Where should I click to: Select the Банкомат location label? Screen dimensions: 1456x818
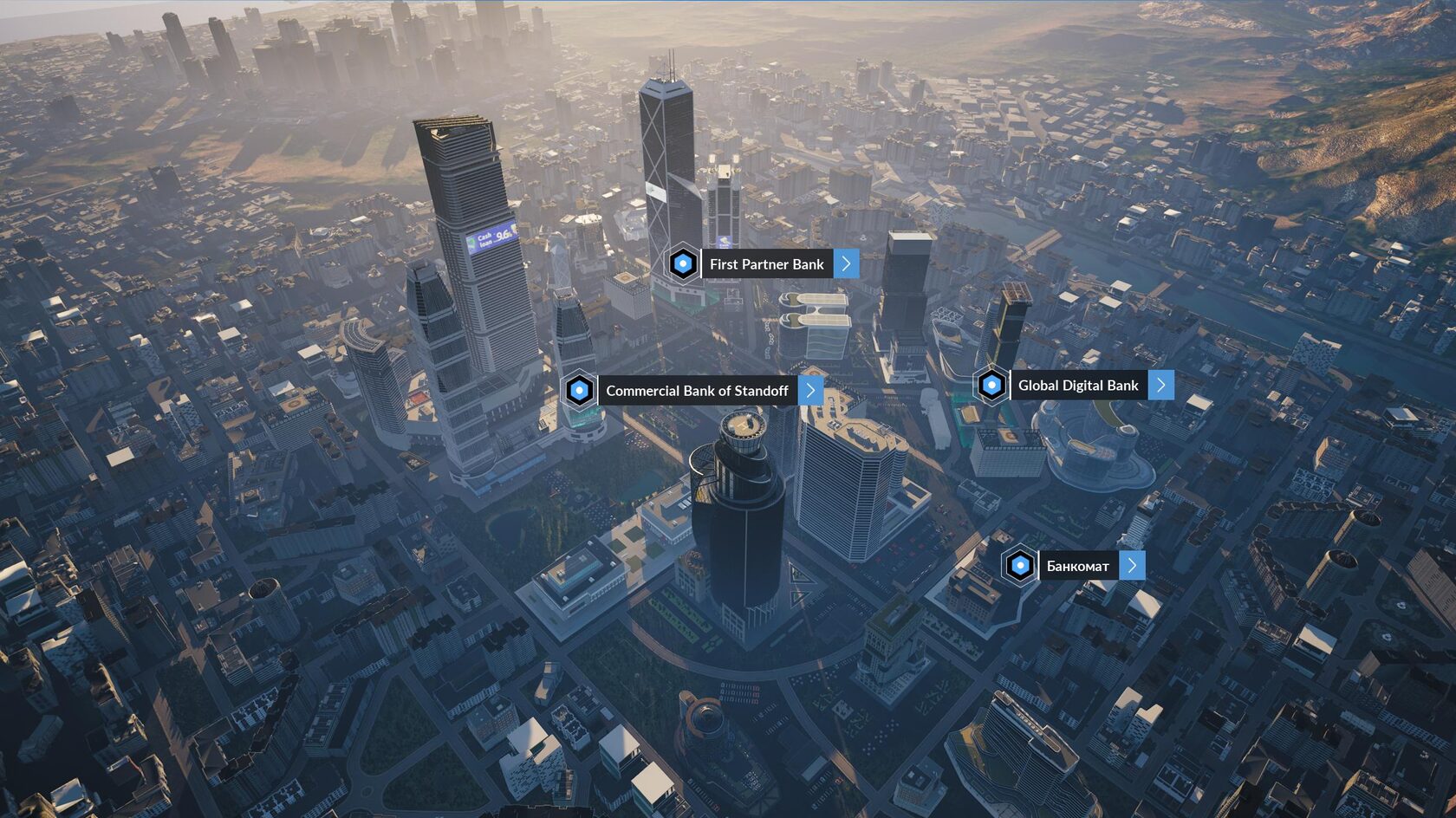point(1077,566)
